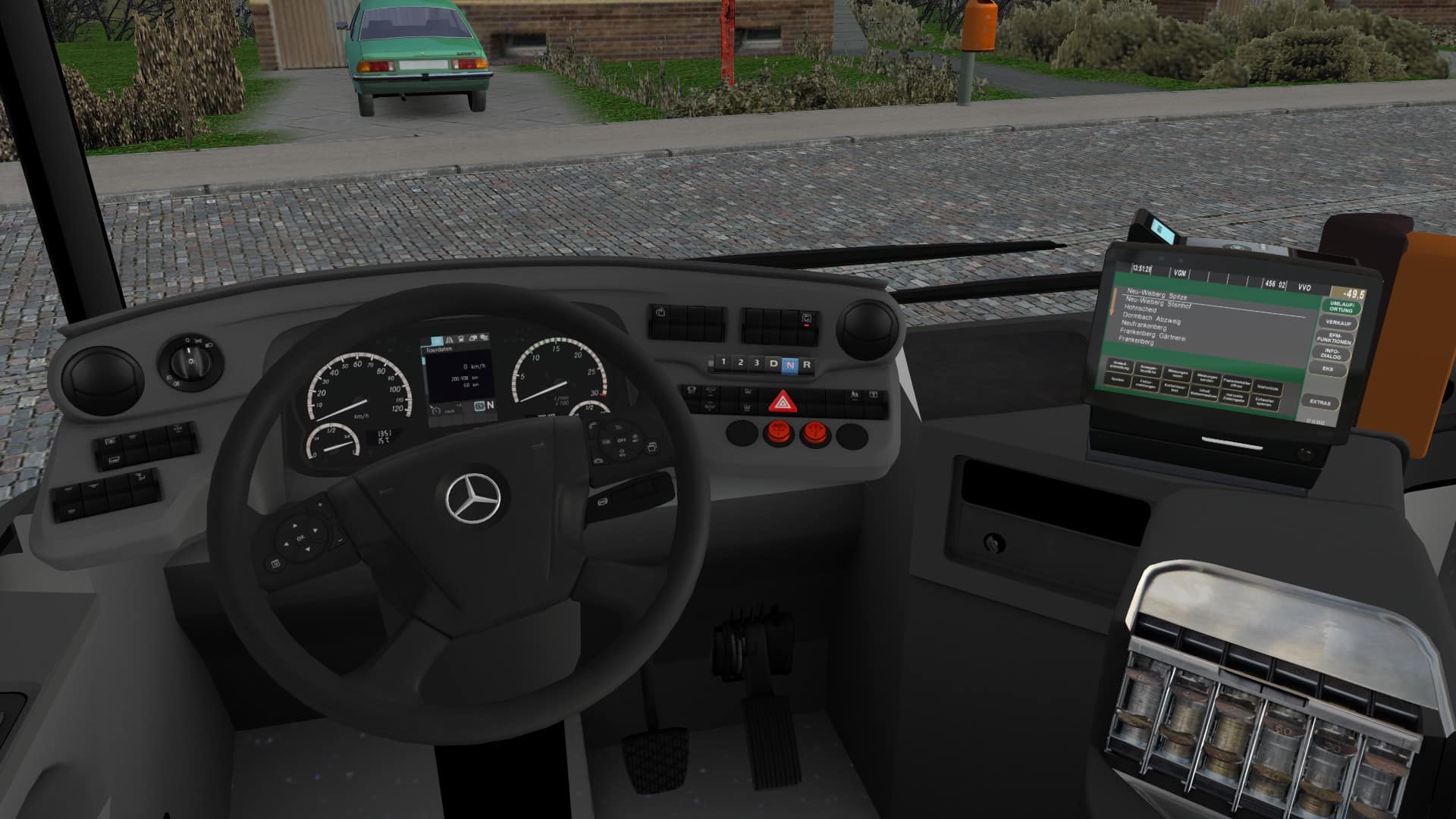Select reverse gear R on the selector
The image size is (1456, 819).
806,365
